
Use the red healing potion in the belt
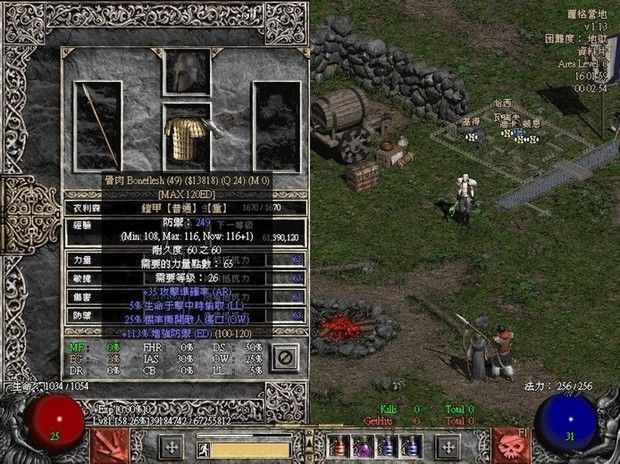340,446
